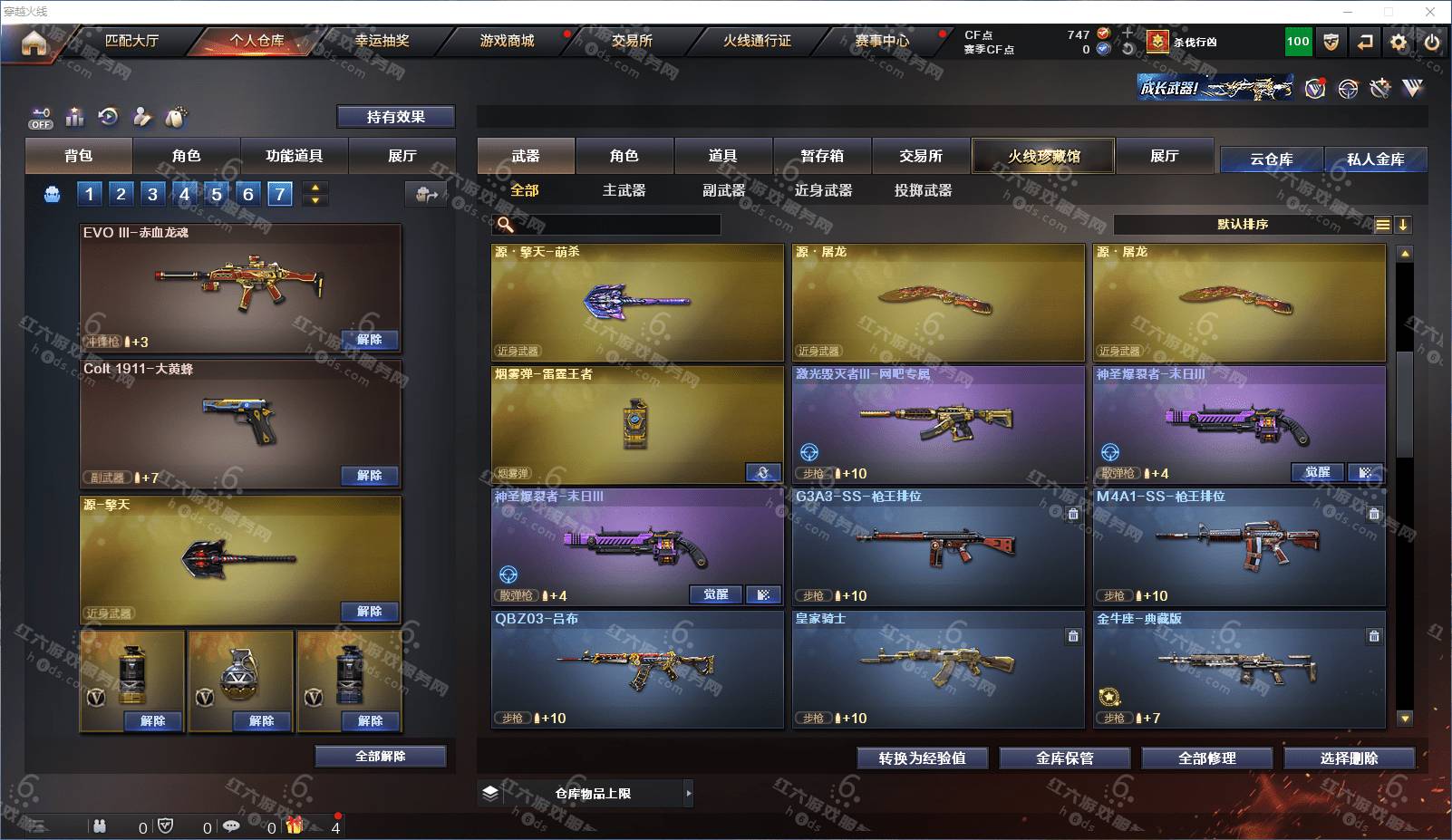Unequip the EVO III-赤血龙魂 weapon

coord(369,340)
